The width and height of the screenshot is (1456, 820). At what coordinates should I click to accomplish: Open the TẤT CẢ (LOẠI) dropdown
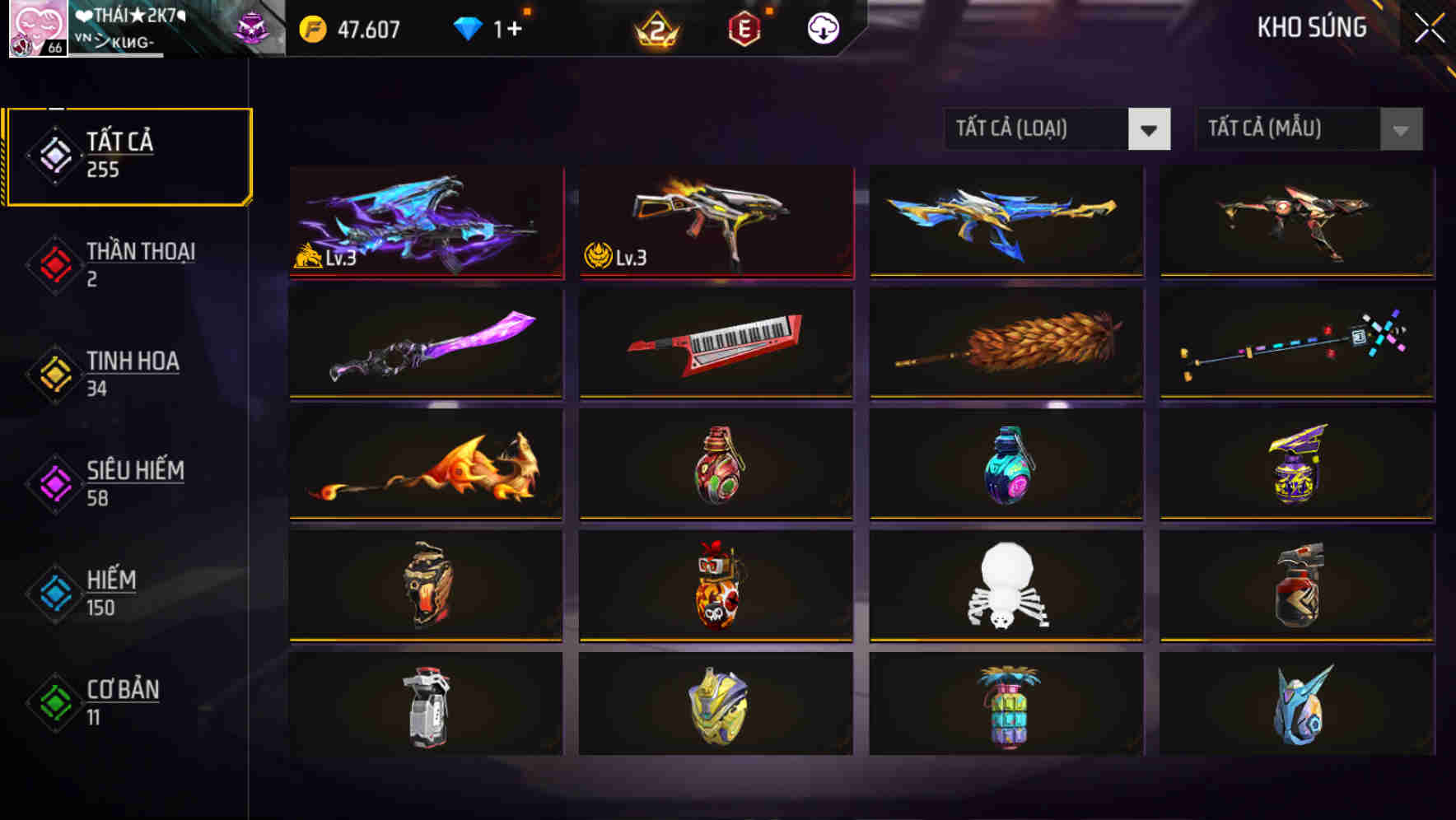(x=1057, y=129)
